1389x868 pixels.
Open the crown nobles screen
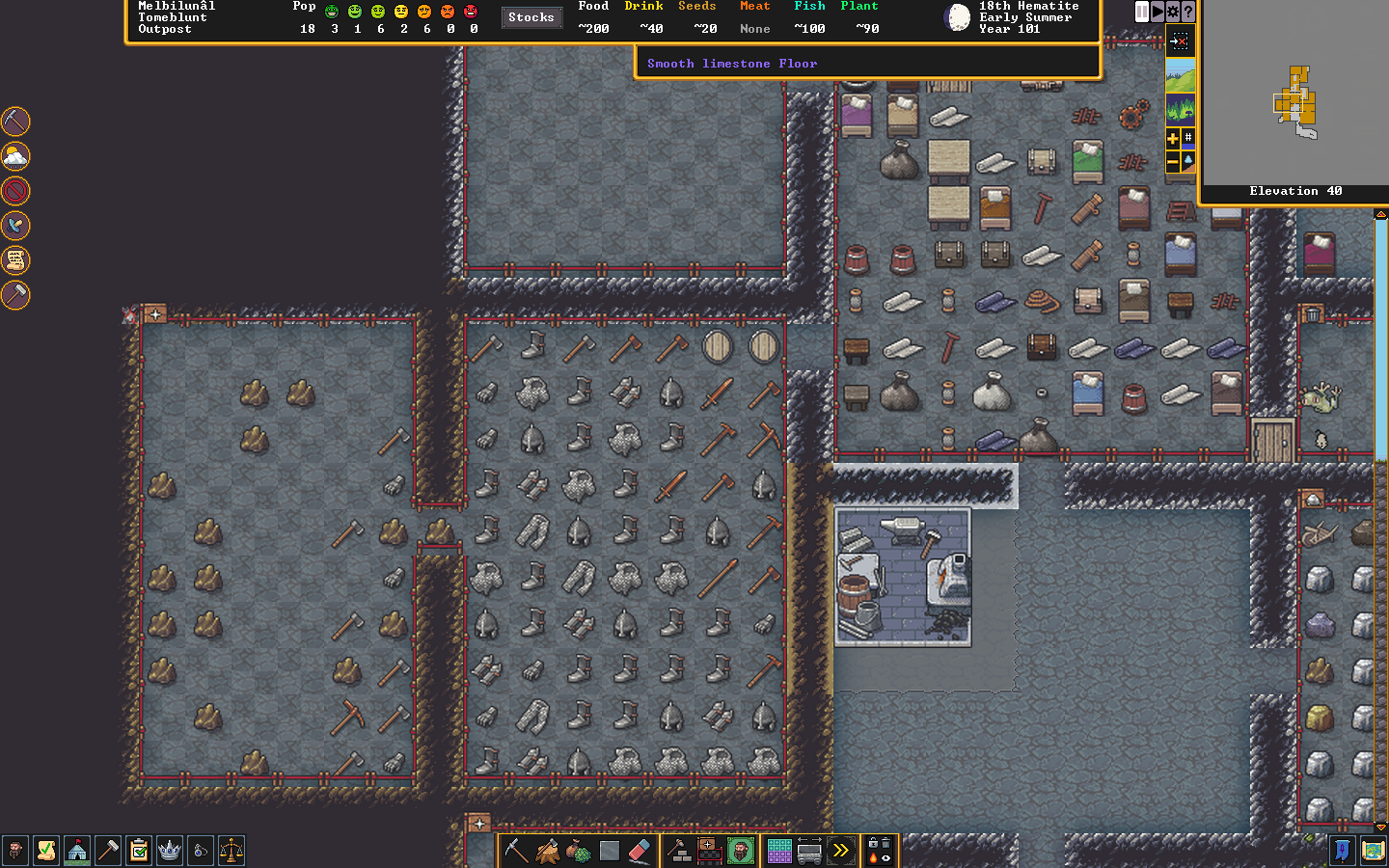[x=170, y=851]
